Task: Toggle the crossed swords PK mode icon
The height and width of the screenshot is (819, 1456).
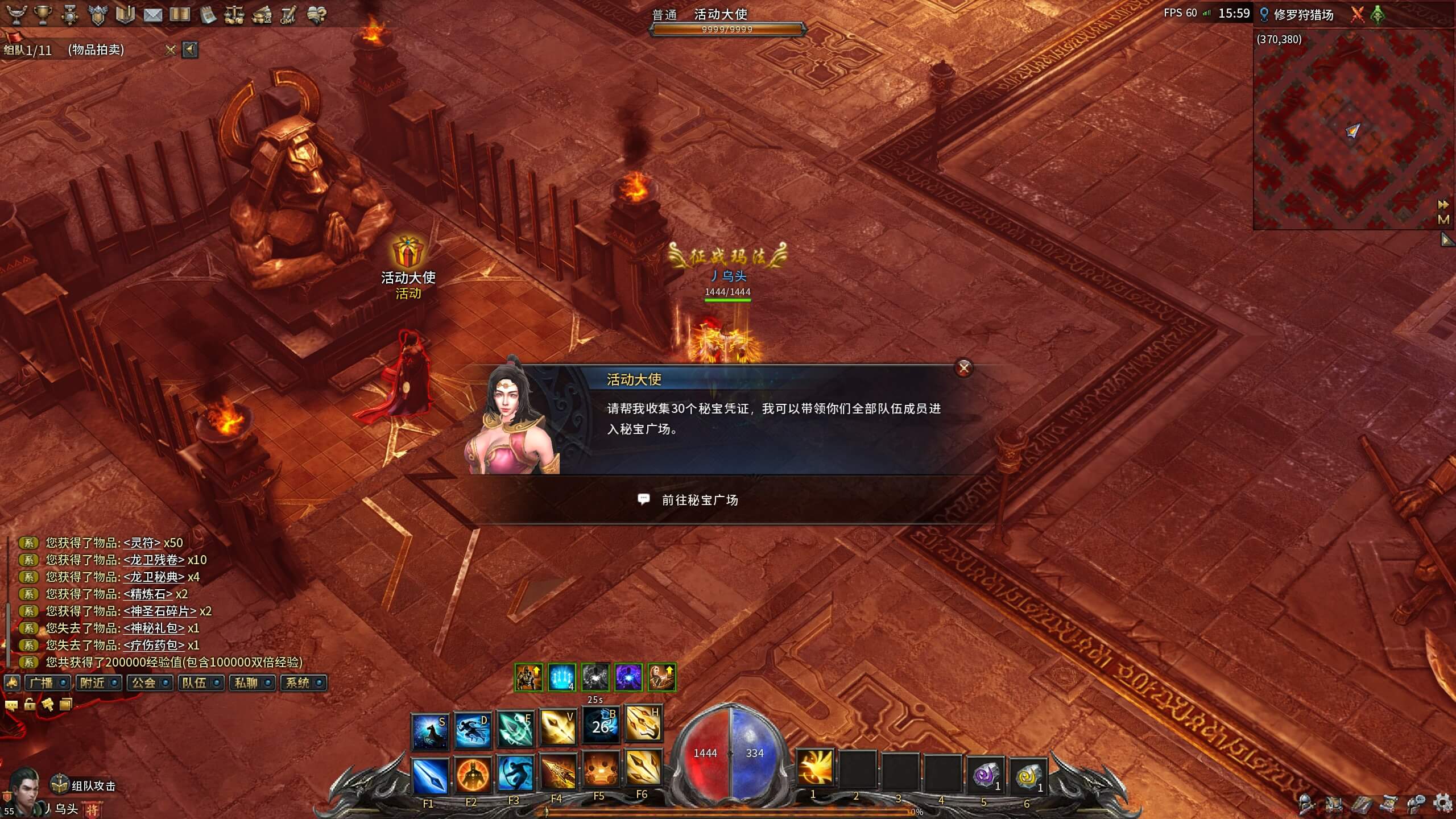Action: [1357, 15]
